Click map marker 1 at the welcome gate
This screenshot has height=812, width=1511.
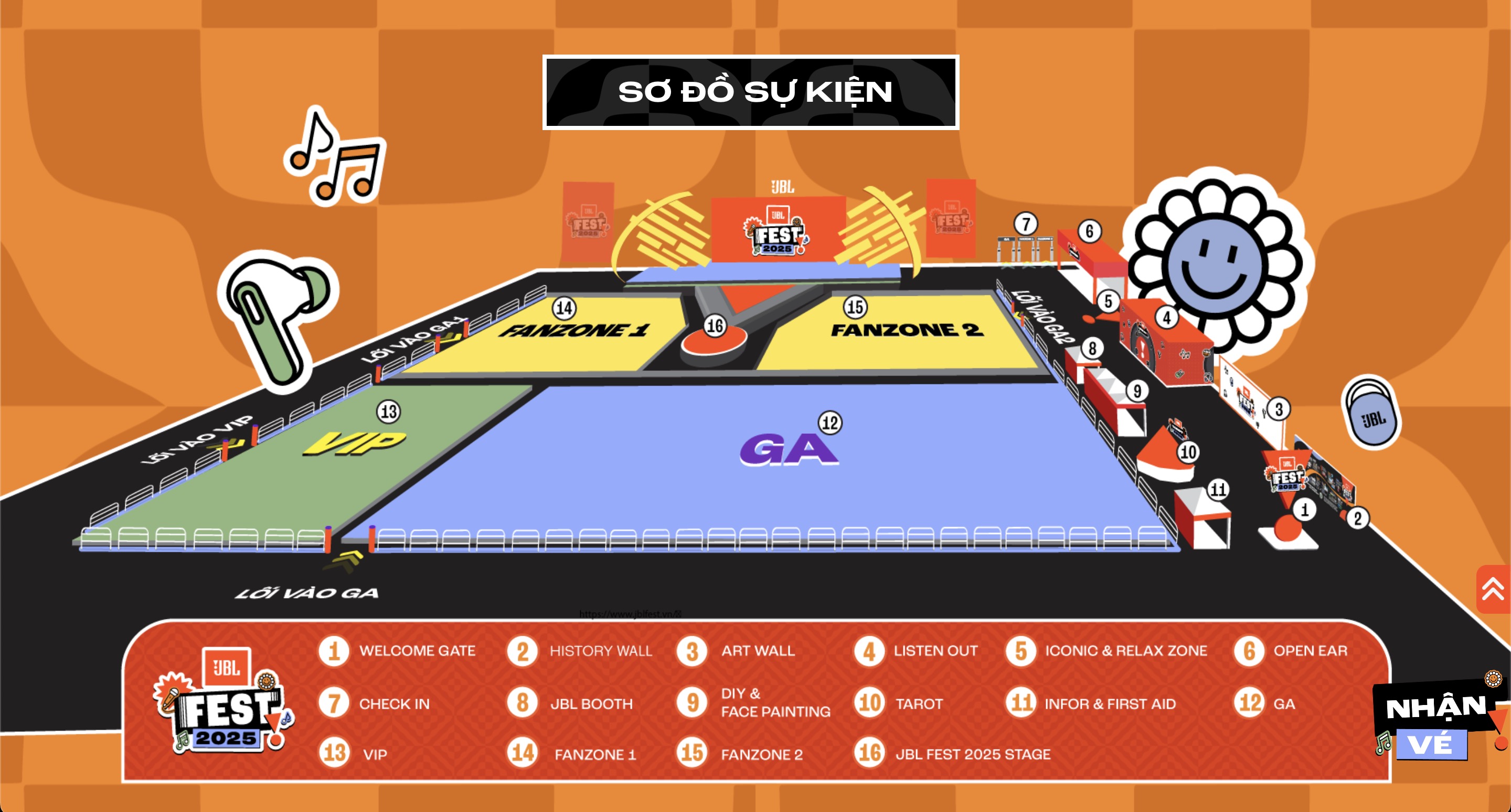1304,509
